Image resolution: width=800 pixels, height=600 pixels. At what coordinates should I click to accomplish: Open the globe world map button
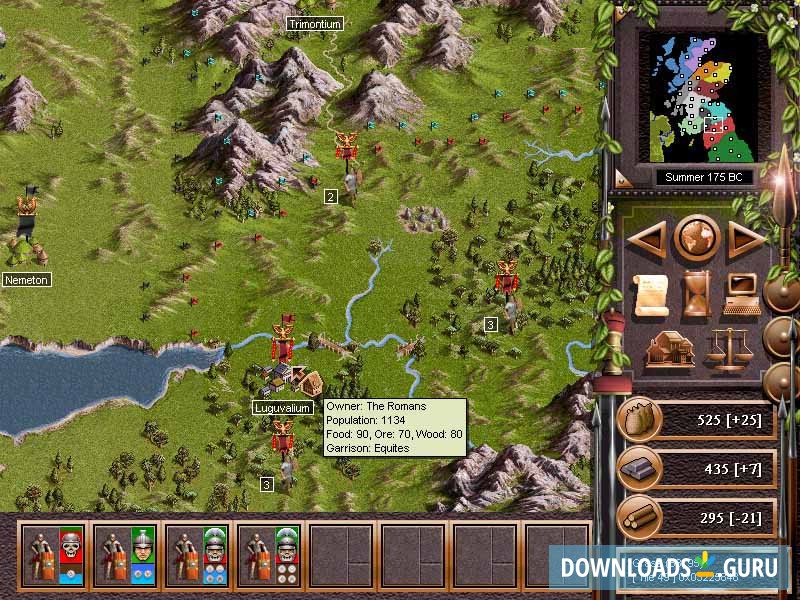(x=697, y=239)
